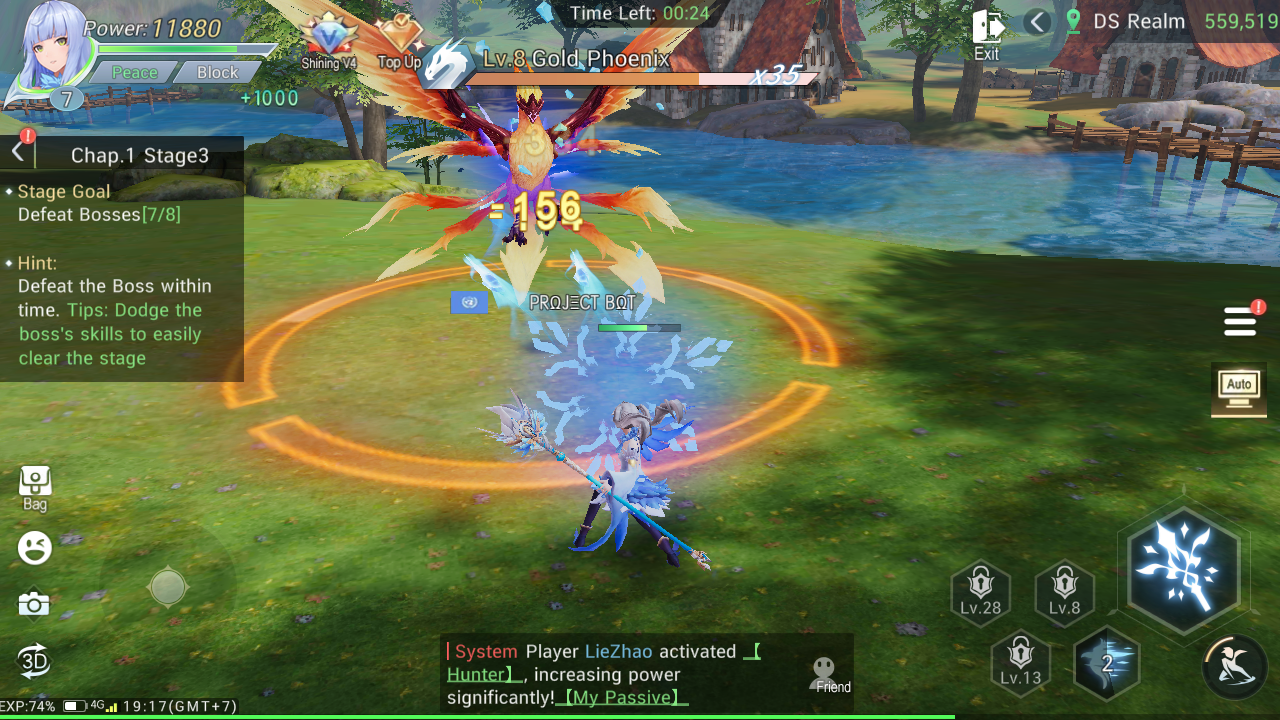Select the locked Lv.8 skill slot

tap(1064, 592)
